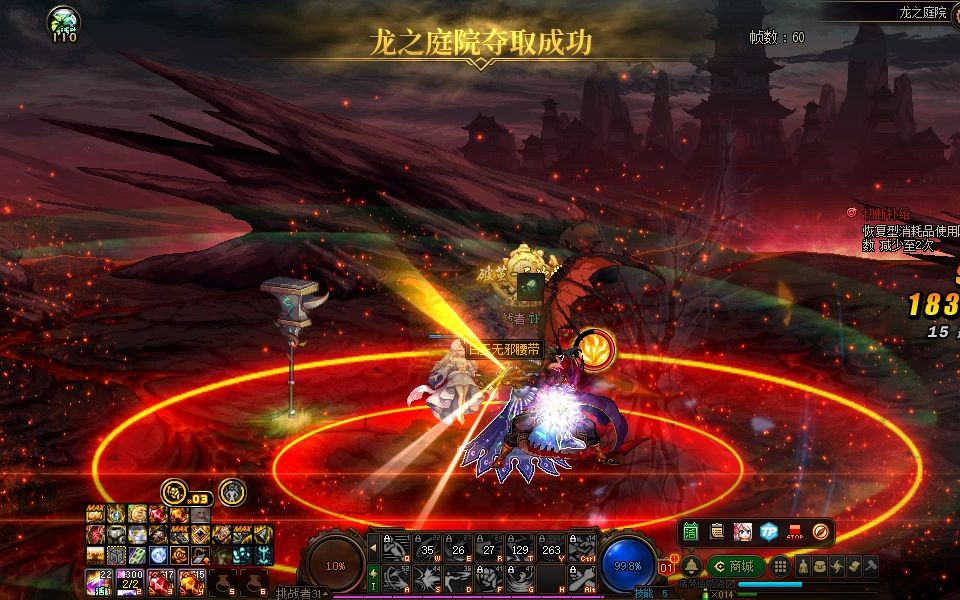Use the purple consumable in quick slot 1
The height and width of the screenshot is (600, 960).
tap(104, 580)
